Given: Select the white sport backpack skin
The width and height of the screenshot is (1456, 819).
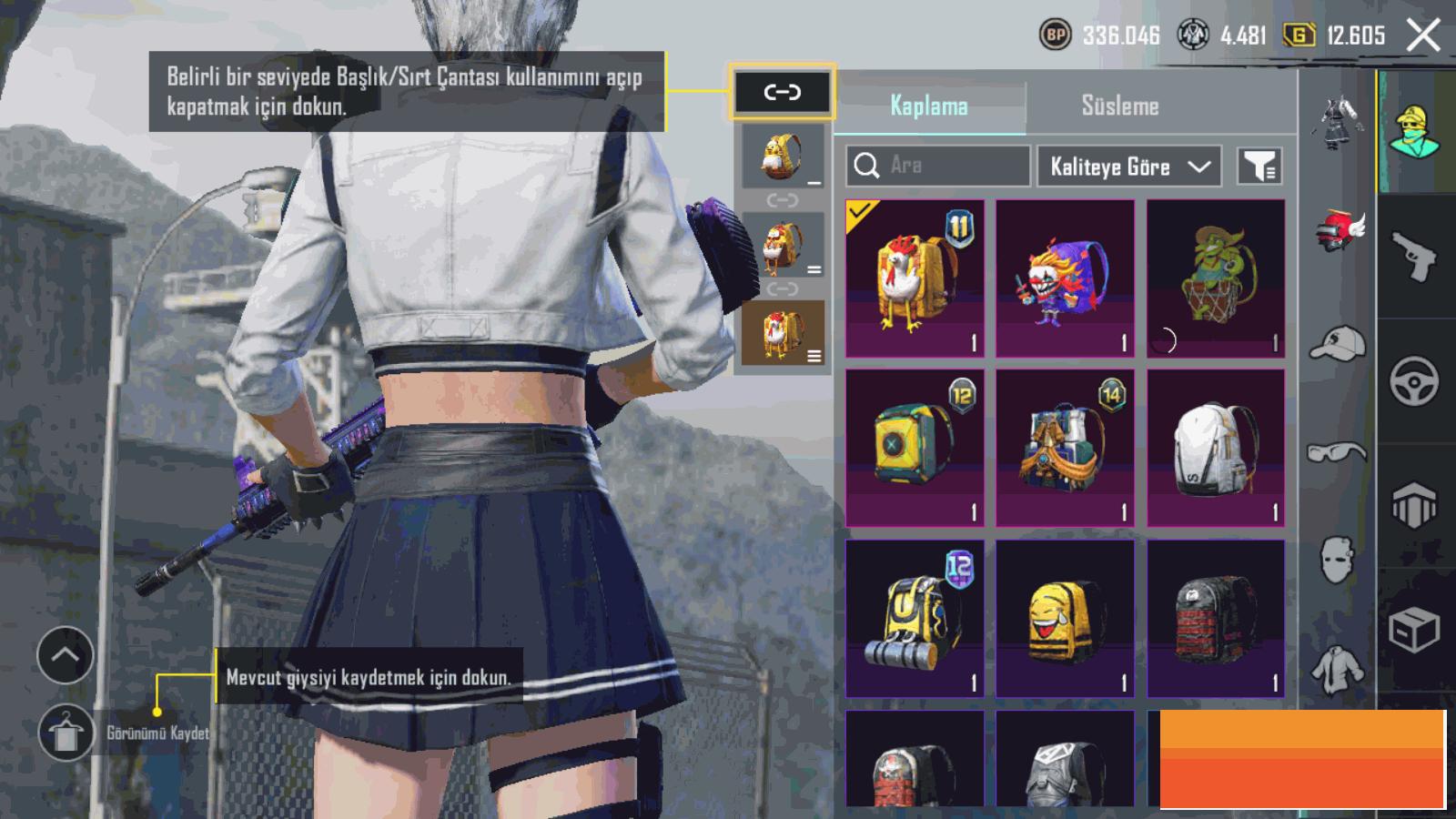Looking at the screenshot, I should pyautogui.click(x=1216, y=448).
